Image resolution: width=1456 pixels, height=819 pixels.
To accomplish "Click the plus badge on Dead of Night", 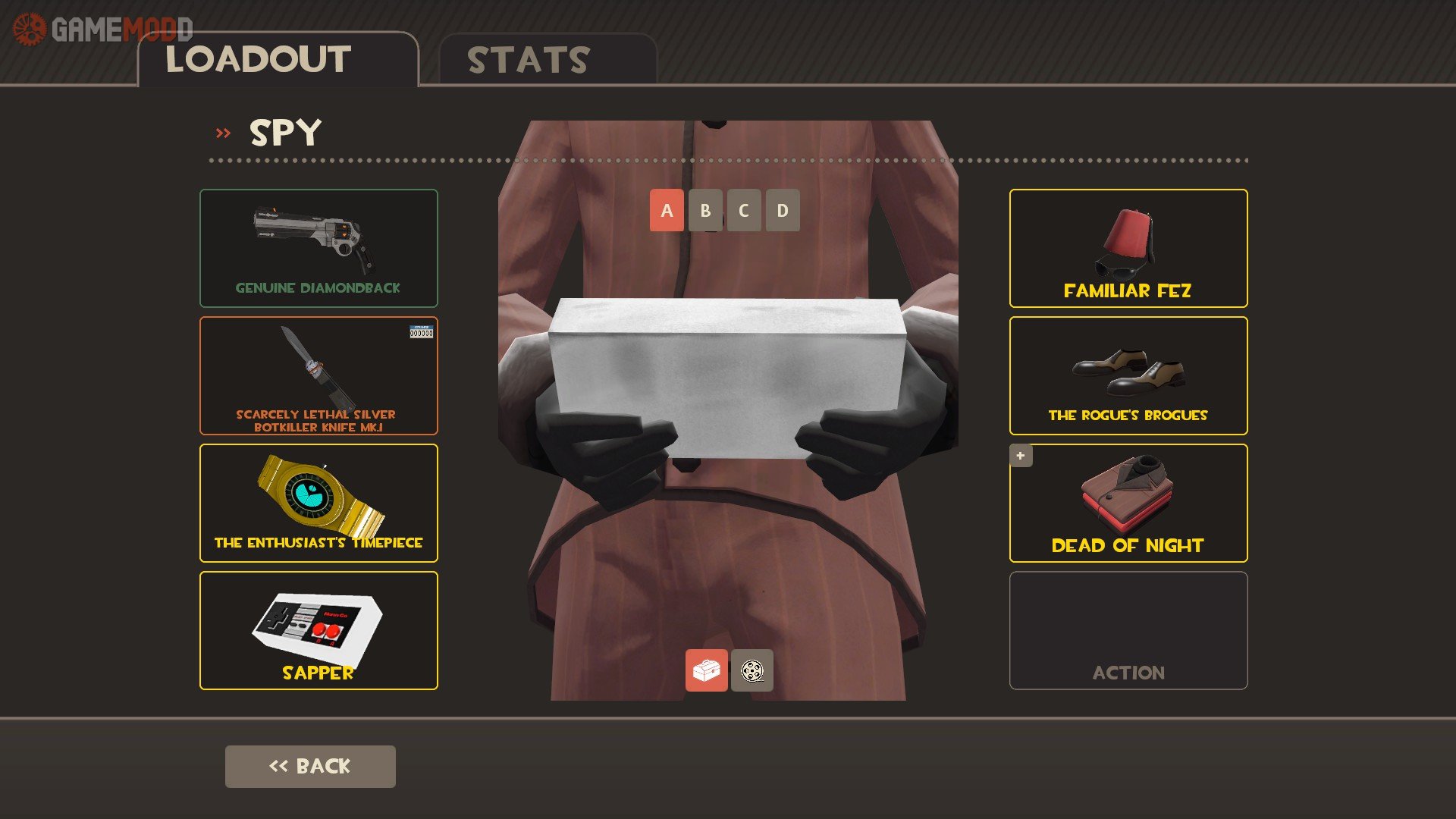I will (1021, 456).
